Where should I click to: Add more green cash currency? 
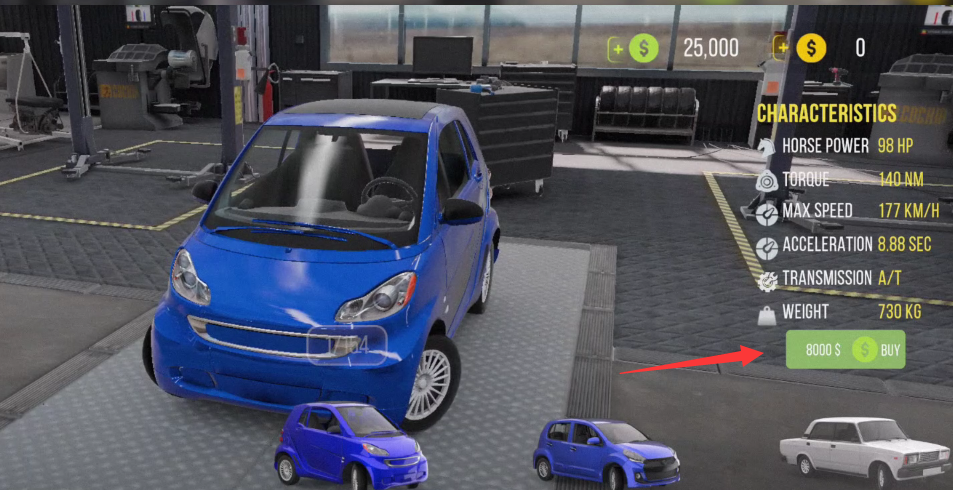click(619, 47)
